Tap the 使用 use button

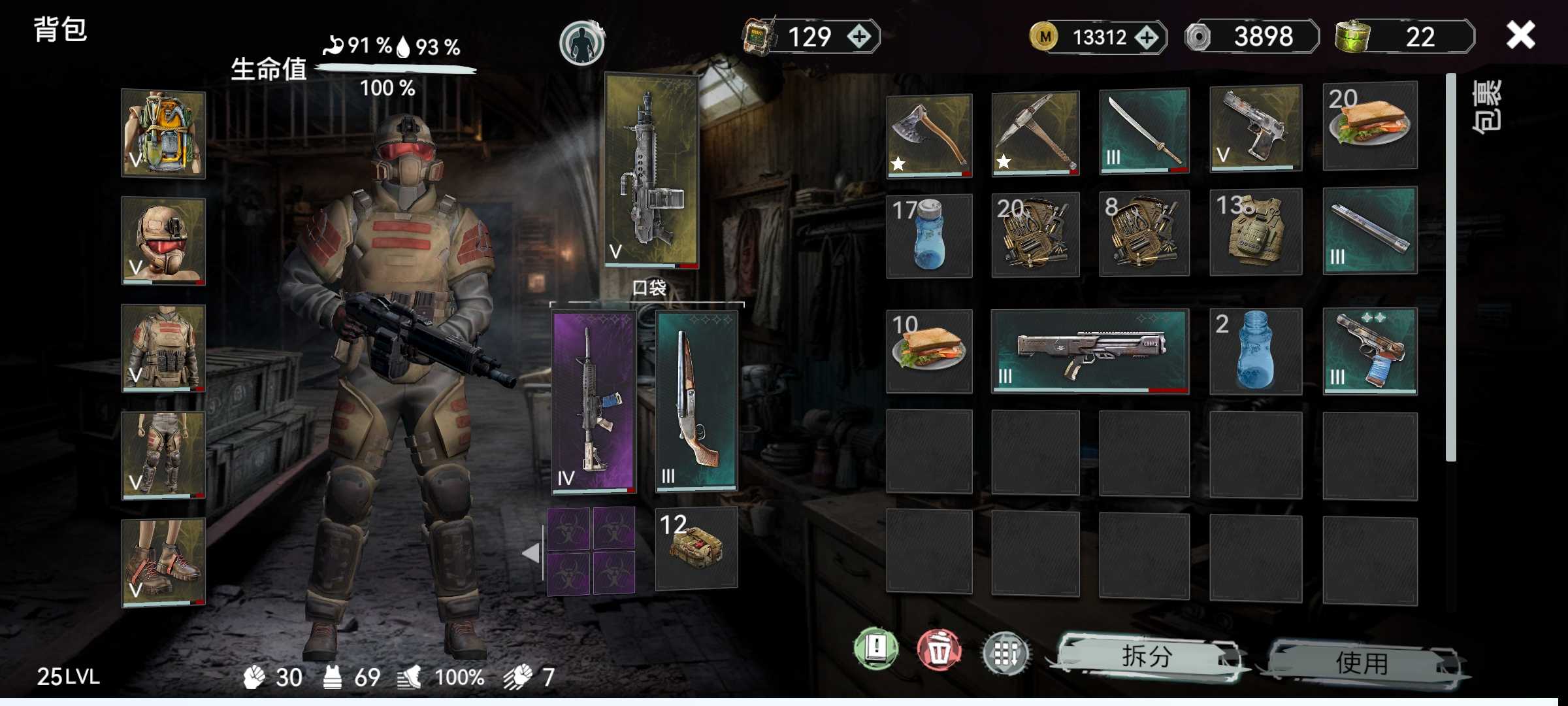(1362, 663)
